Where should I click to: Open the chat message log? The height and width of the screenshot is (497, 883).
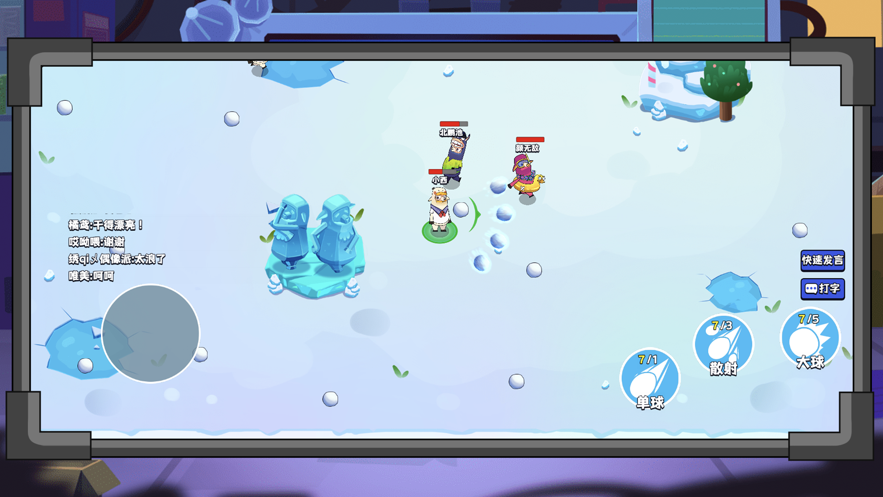[x=116, y=250]
